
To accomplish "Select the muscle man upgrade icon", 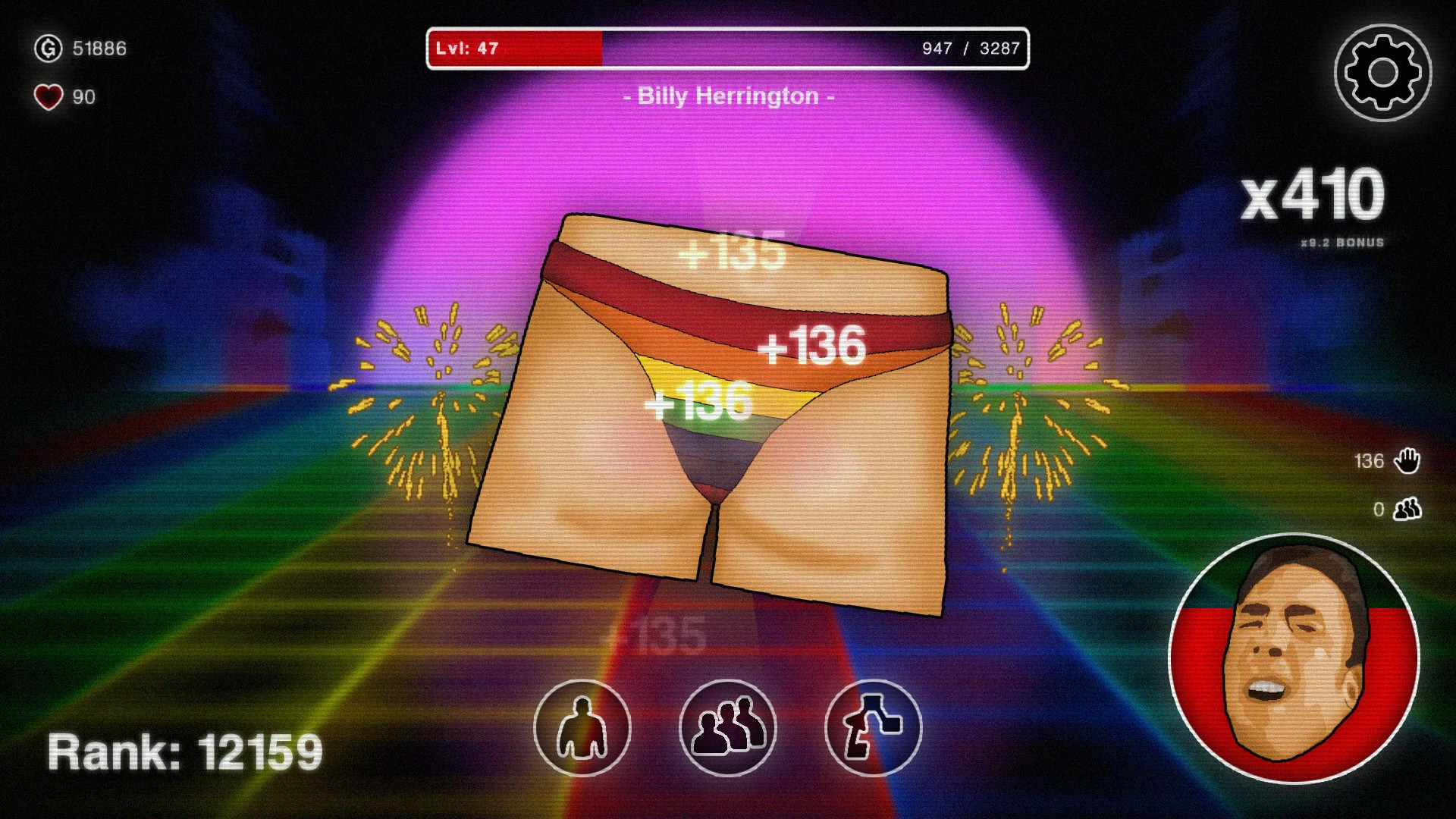I will click(581, 728).
